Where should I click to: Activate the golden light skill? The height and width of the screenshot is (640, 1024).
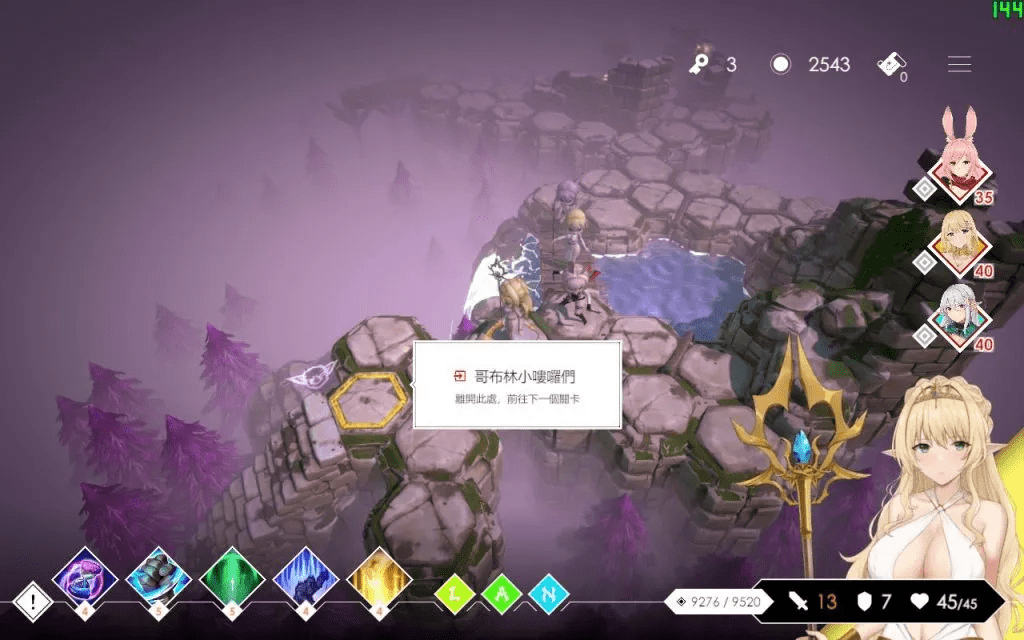pyautogui.click(x=380, y=578)
